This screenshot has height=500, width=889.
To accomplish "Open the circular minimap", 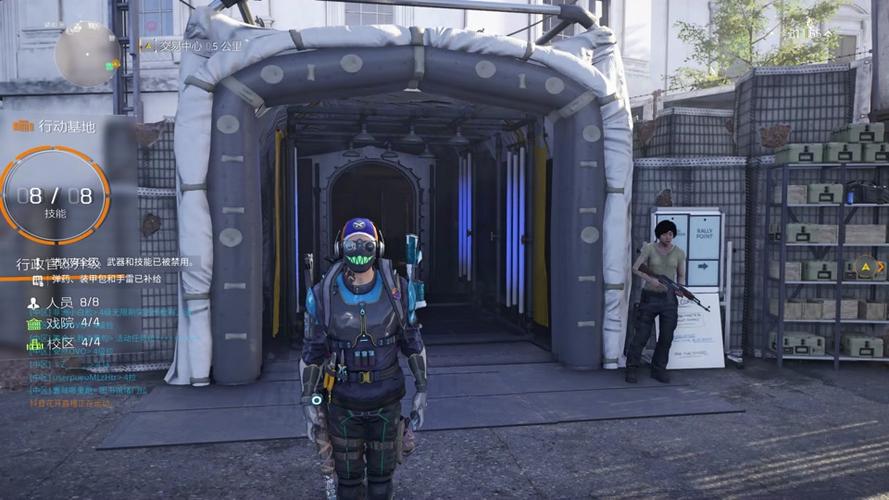I will tap(87, 53).
